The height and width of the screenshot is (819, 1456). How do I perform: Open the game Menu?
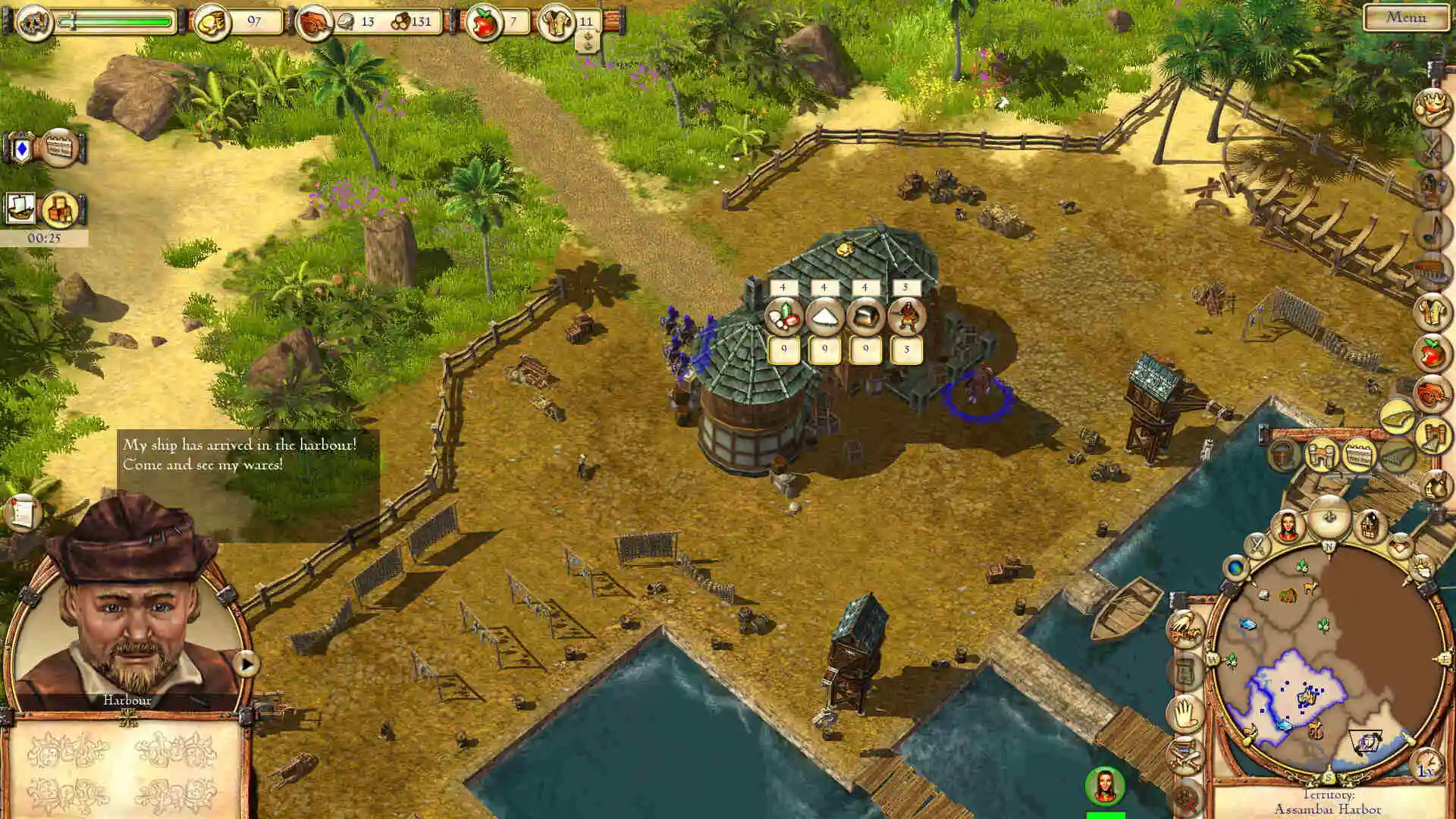click(x=1405, y=17)
